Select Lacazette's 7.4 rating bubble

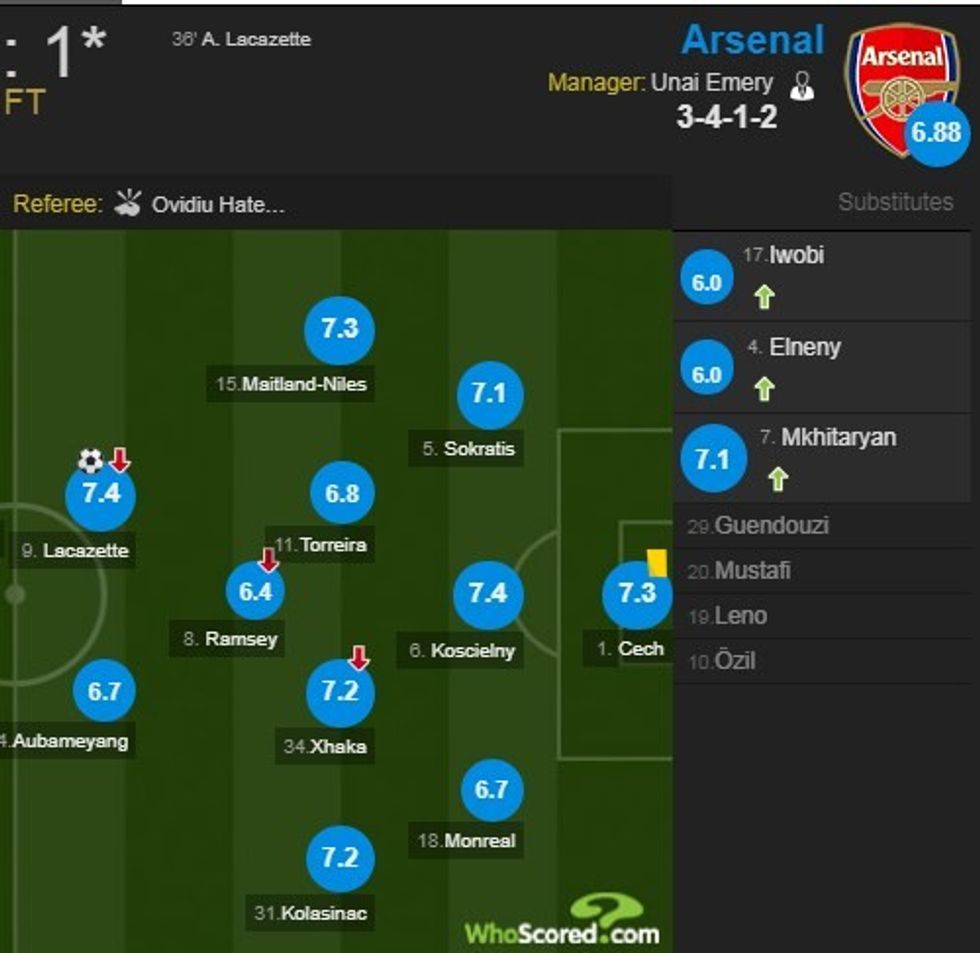pos(100,494)
